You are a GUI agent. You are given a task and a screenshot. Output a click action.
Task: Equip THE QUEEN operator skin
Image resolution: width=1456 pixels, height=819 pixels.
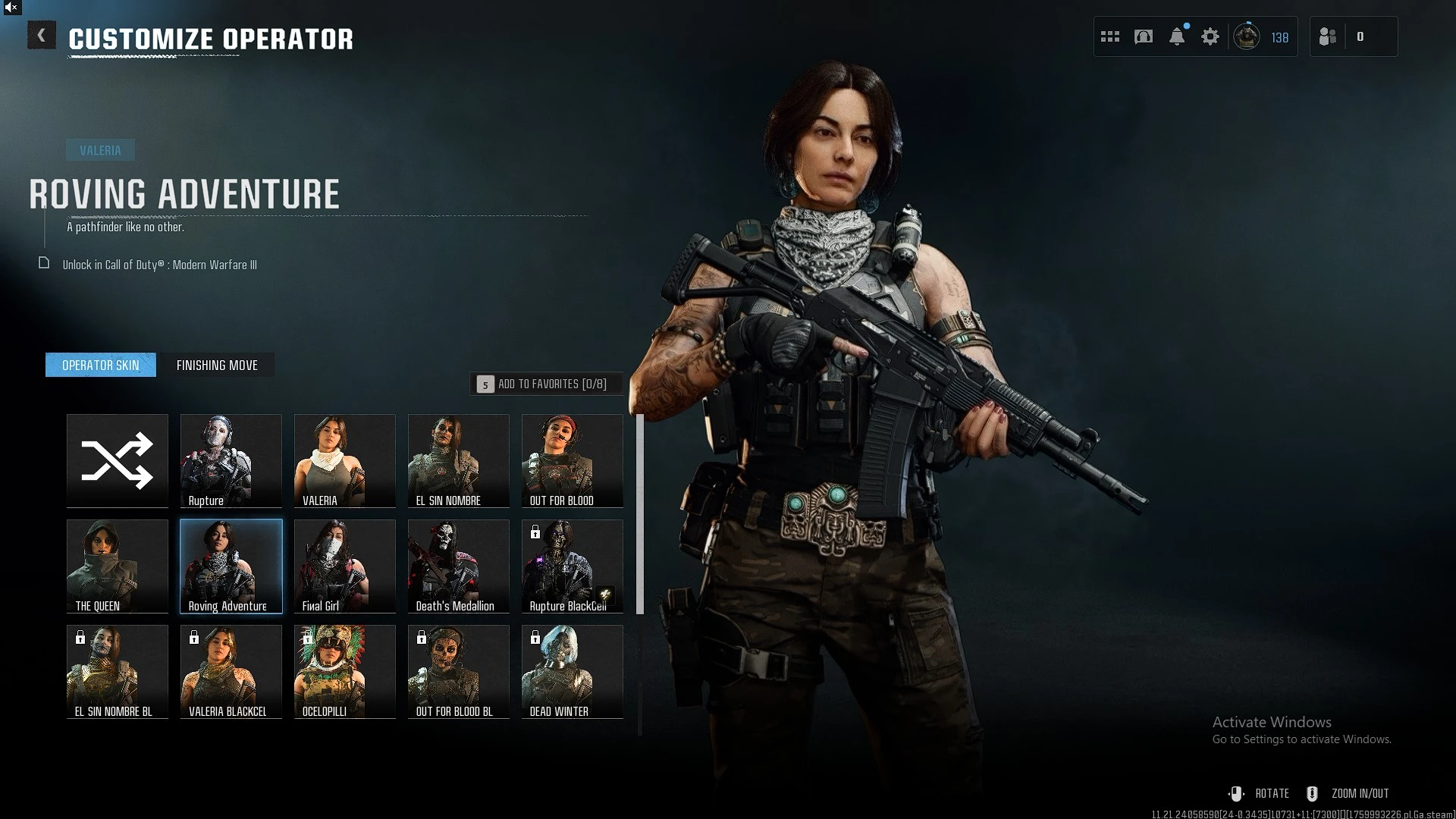[x=118, y=566]
